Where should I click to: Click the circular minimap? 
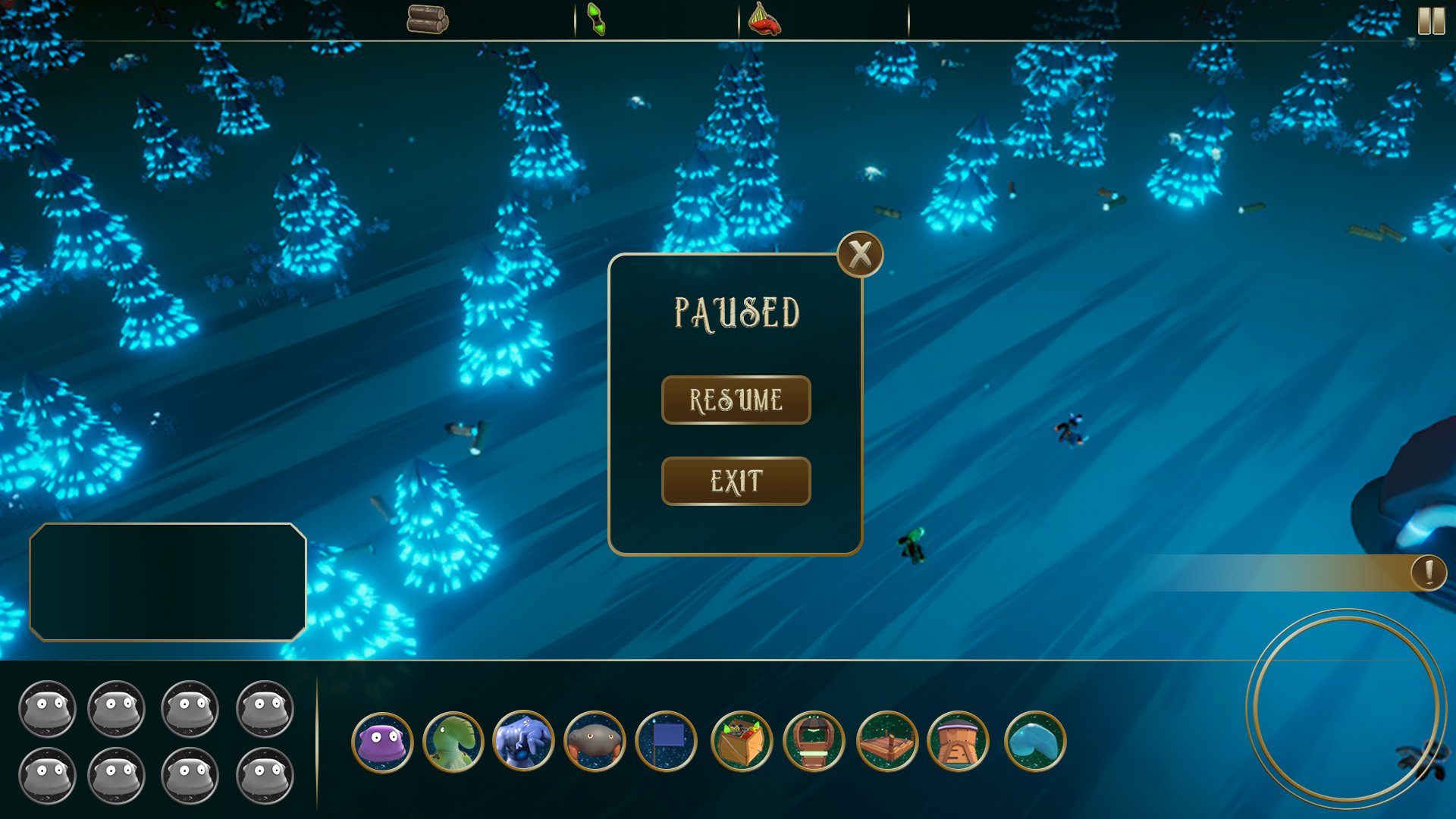click(x=1346, y=708)
